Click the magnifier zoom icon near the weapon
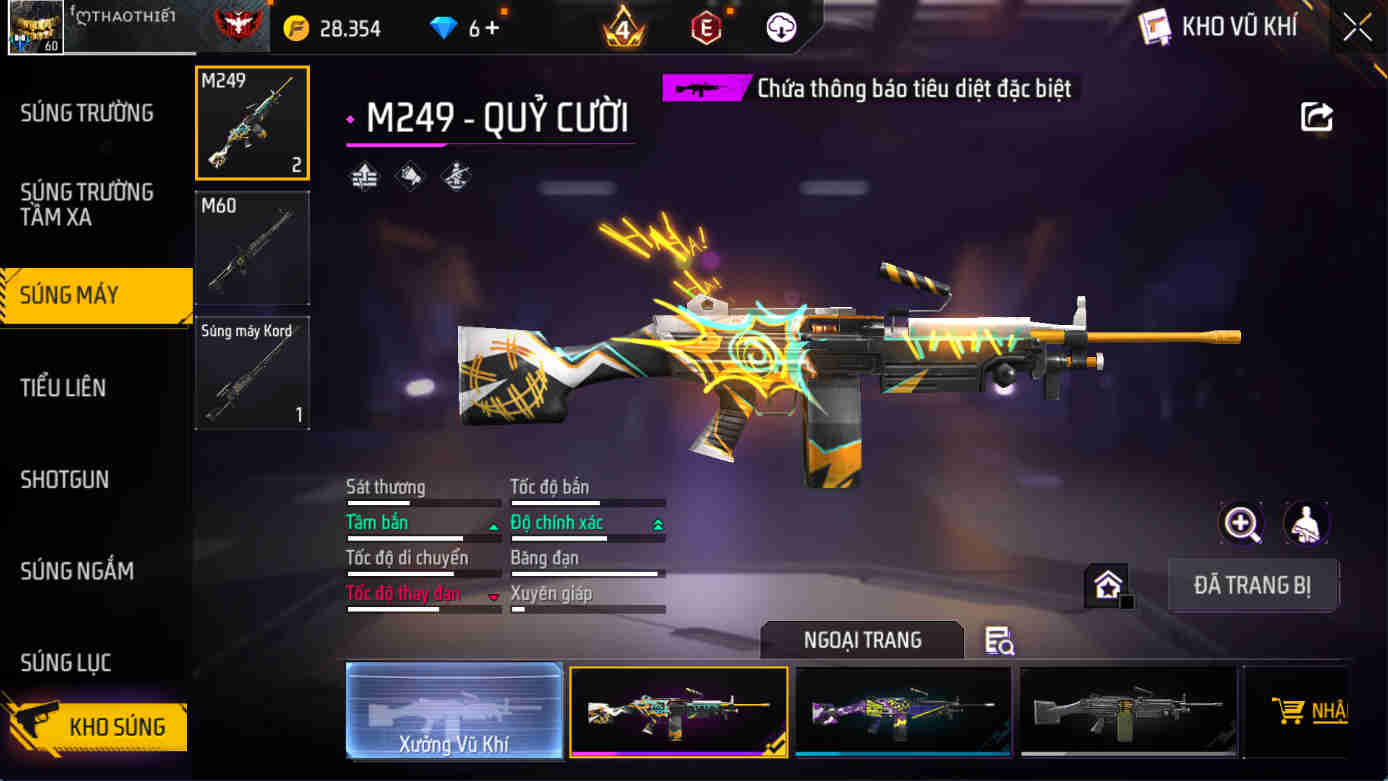Viewport: 1388px width, 781px height. [x=1240, y=523]
